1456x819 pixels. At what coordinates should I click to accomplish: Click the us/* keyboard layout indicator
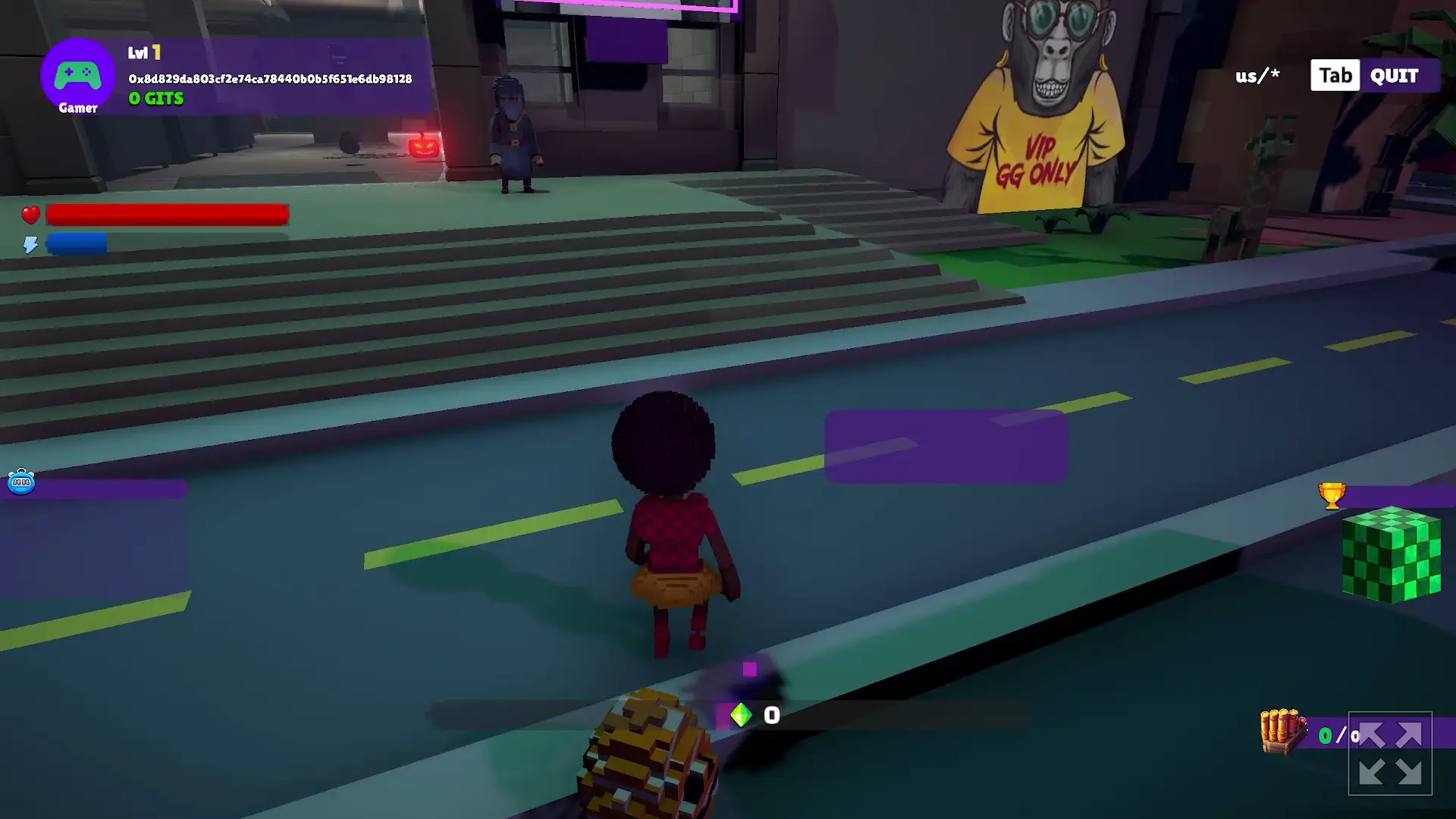pyautogui.click(x=1257, y=75)
